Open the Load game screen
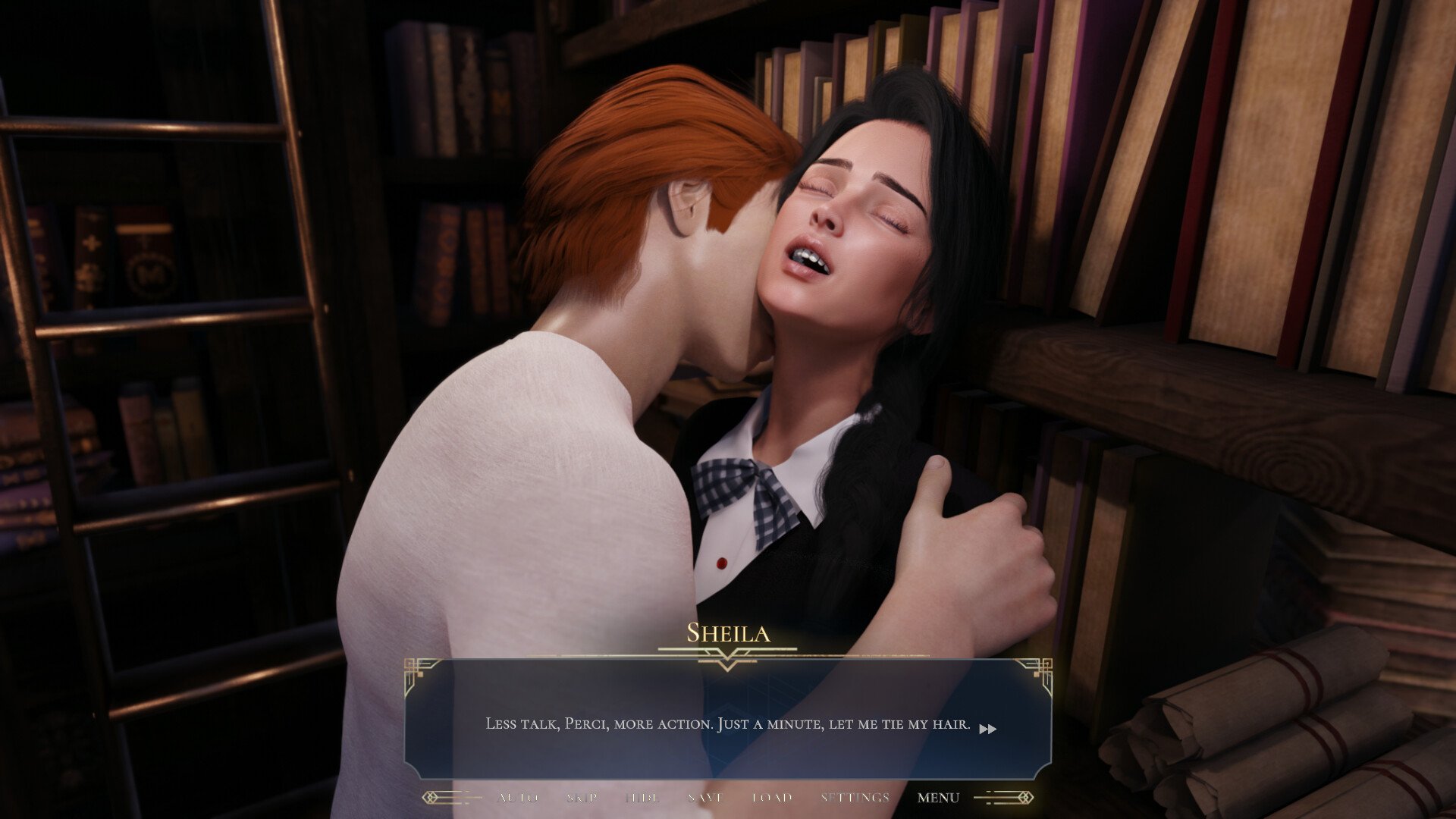Viewport: 1456px width, 819px height. [772, 798]
